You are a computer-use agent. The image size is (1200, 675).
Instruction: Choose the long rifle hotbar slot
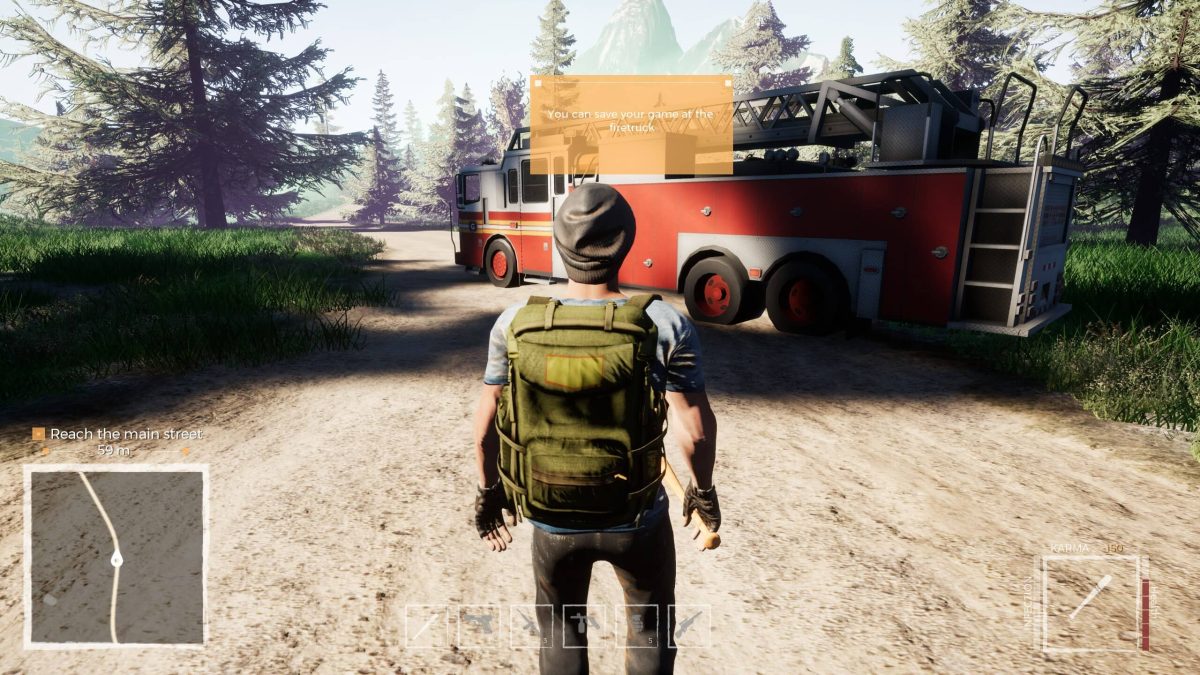point(689,626)
